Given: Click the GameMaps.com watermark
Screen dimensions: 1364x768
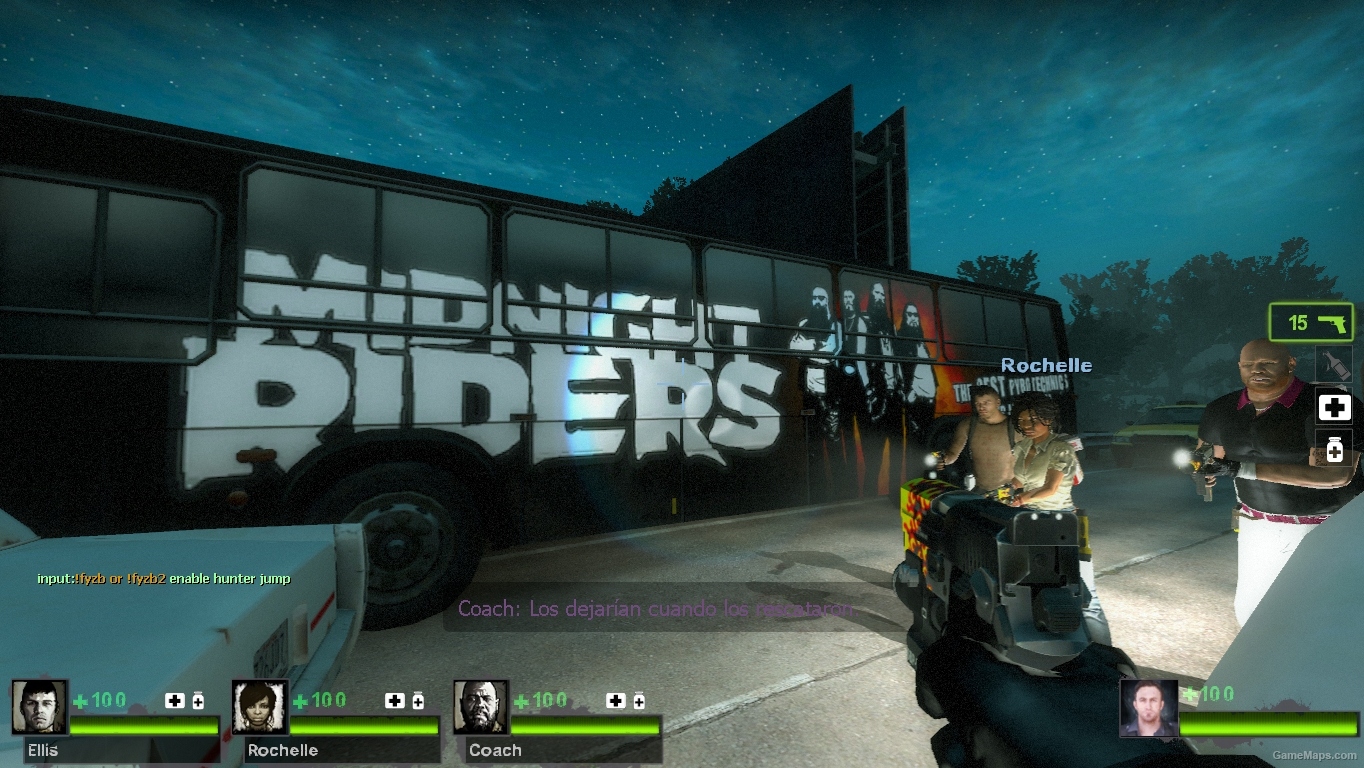Looking at the screenshot, I should click(x=1316, y=755).
